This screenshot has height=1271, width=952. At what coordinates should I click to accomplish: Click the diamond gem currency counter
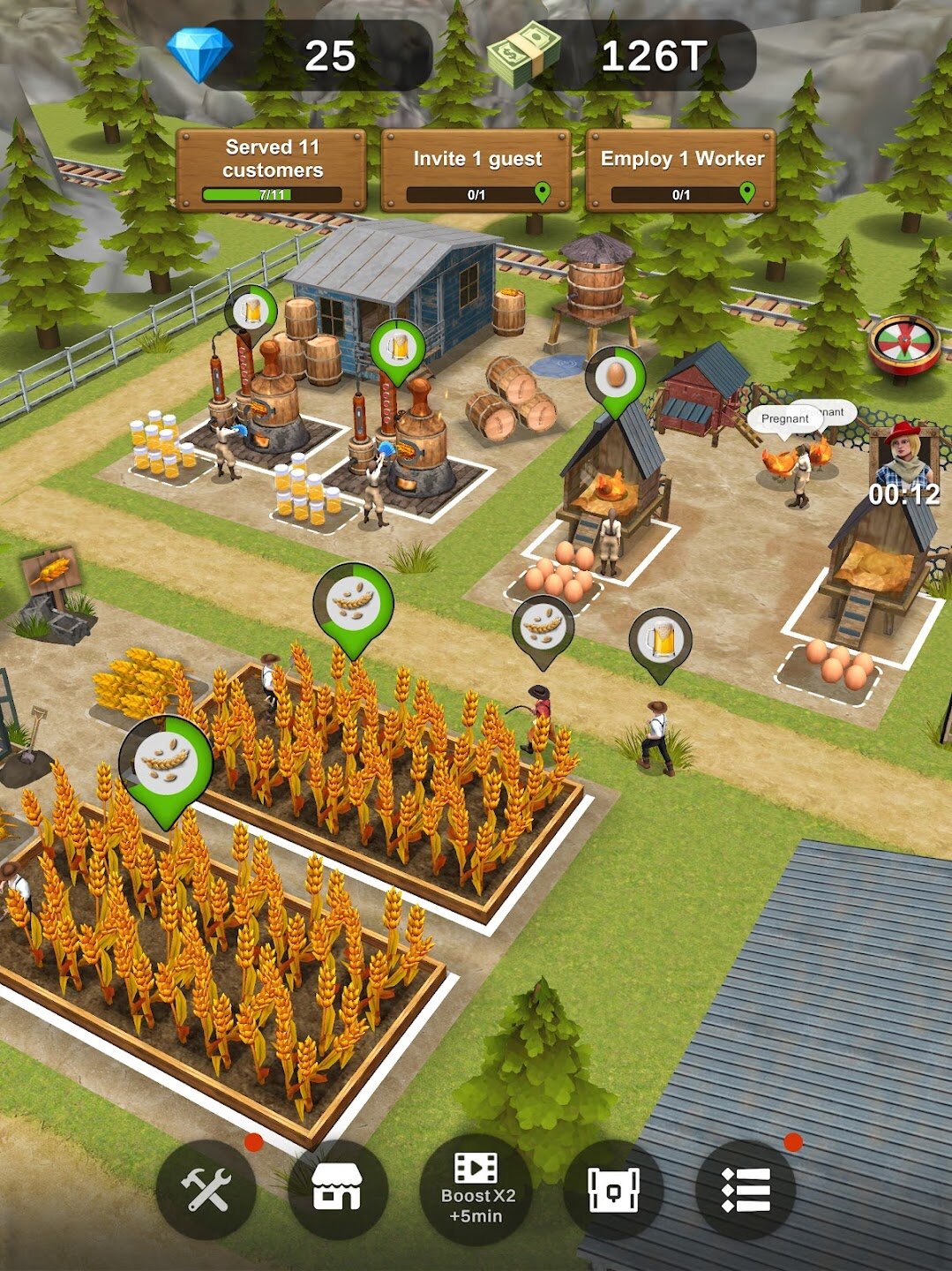300,56
